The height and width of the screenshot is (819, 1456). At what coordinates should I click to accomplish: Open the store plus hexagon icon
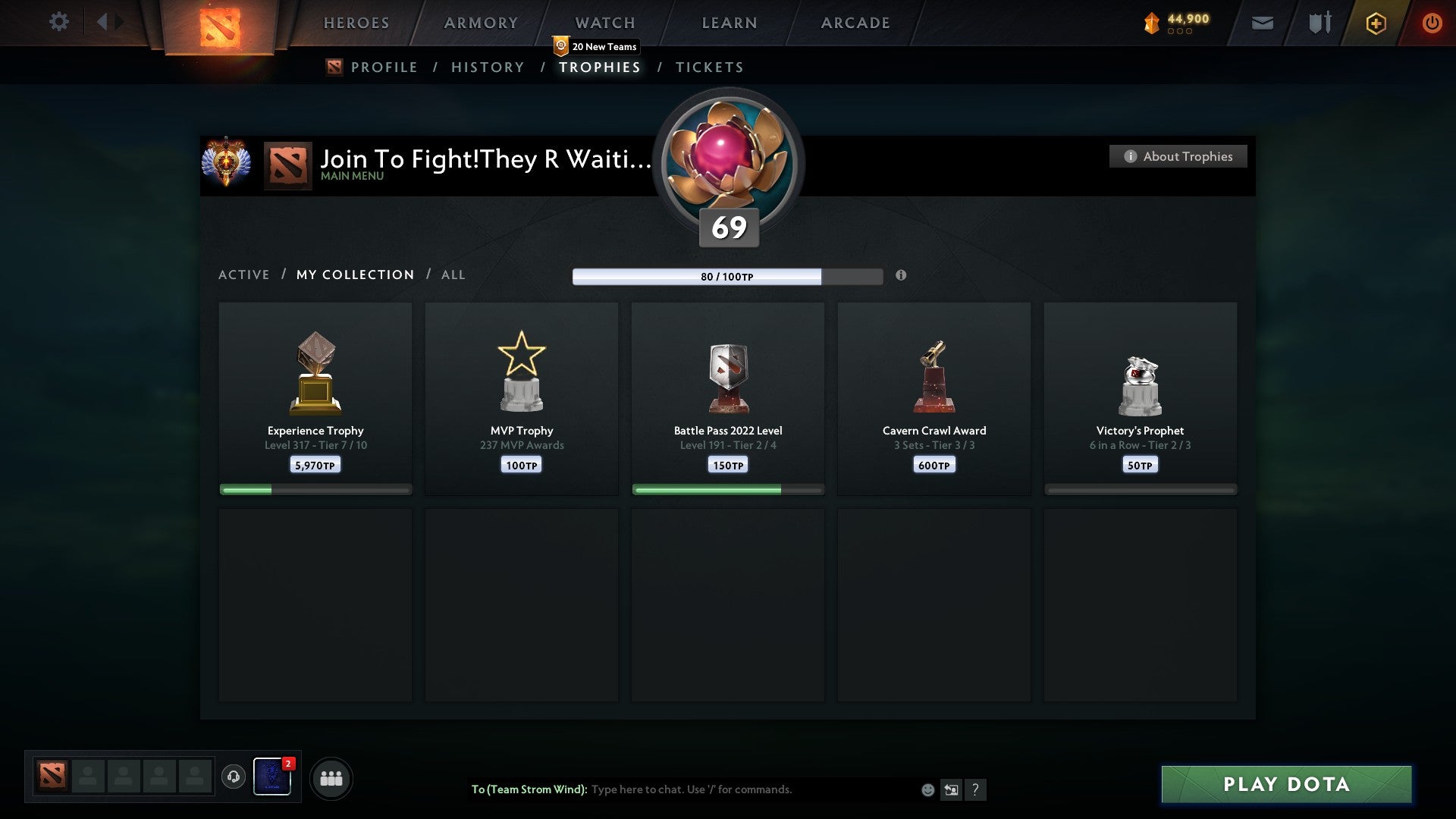(x=1377, y=23)
